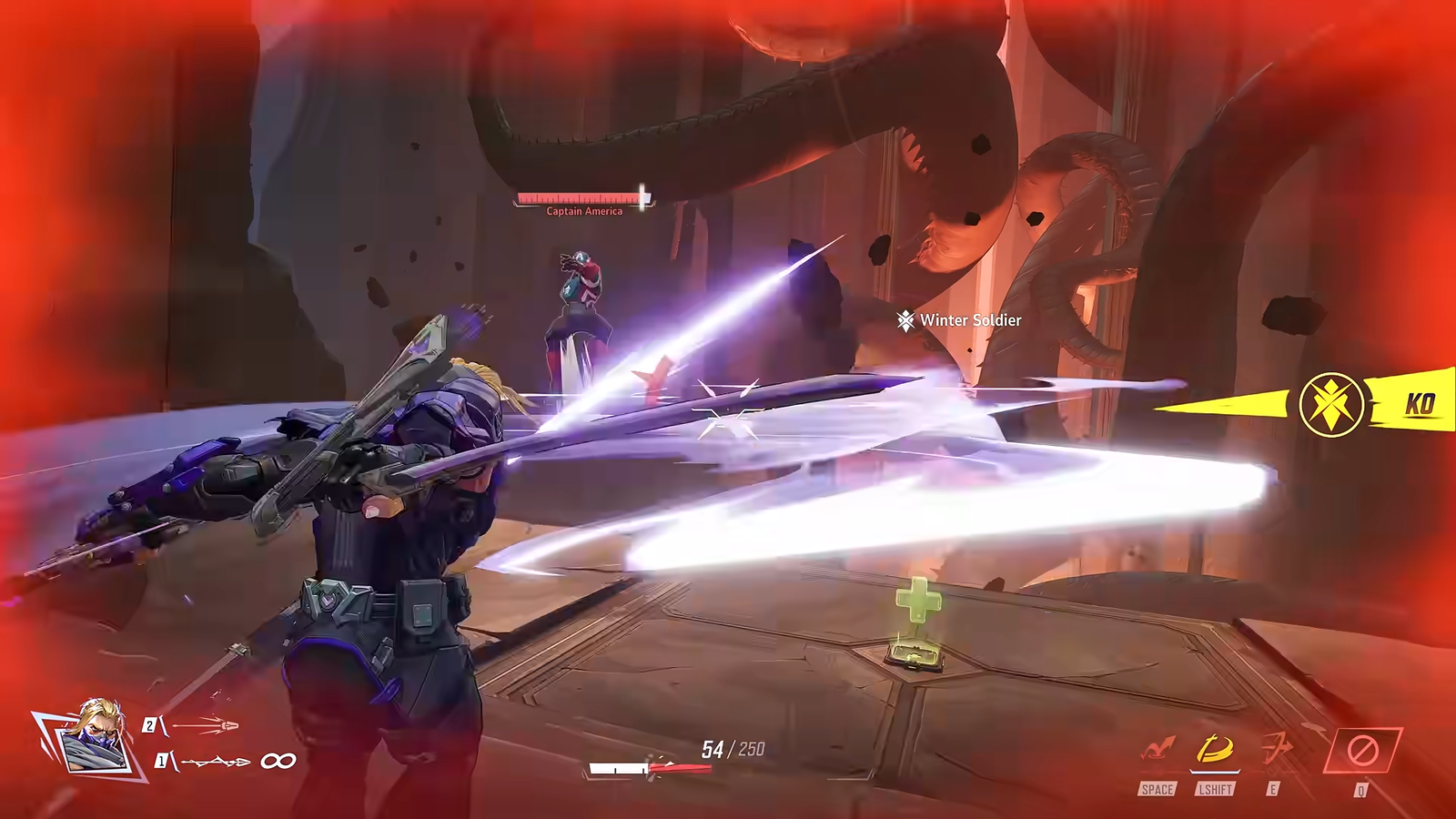
Task: Activate the E ability icon
Action: pos(1277,748)
